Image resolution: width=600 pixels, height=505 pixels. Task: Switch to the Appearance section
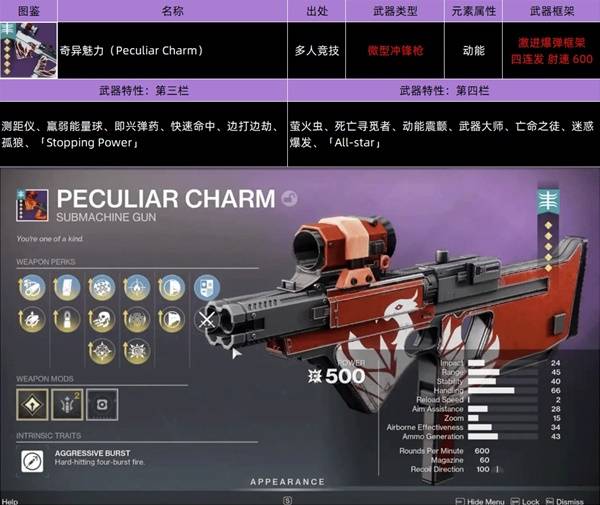(x=288, y=482)
